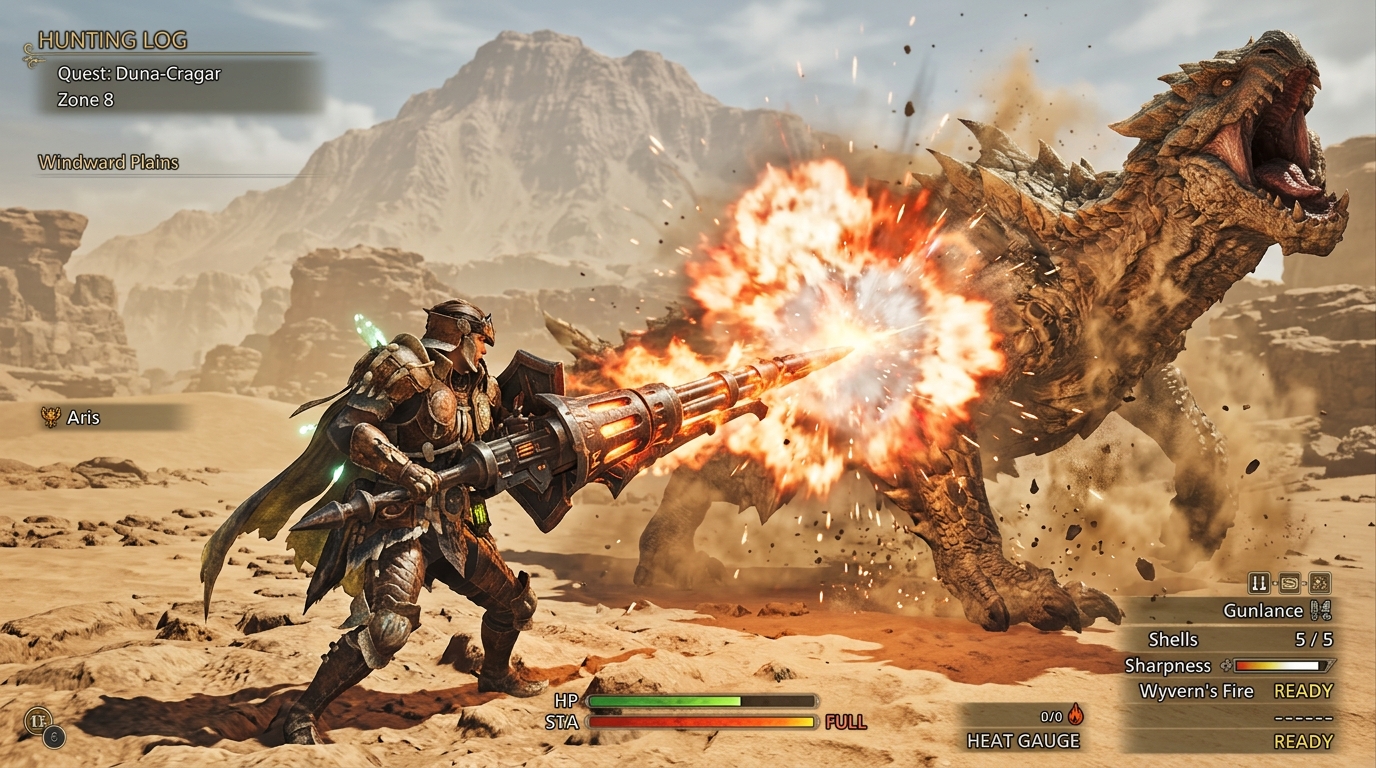Select the leggings item icon in the item bar
Screen dimensions: 1376x768
click(1259, 581)
